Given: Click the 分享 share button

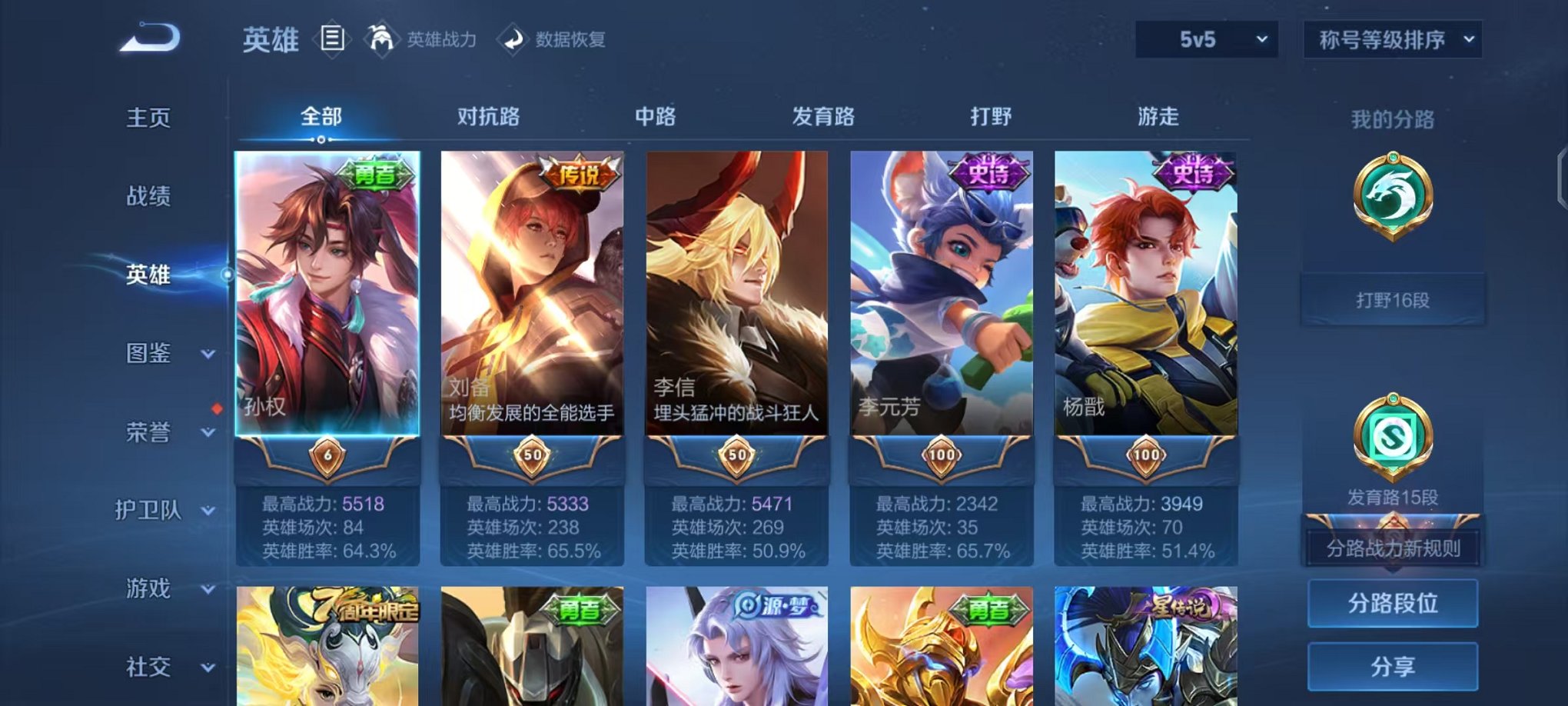Looking at the screenshot, I should (x=1393, y=666).
